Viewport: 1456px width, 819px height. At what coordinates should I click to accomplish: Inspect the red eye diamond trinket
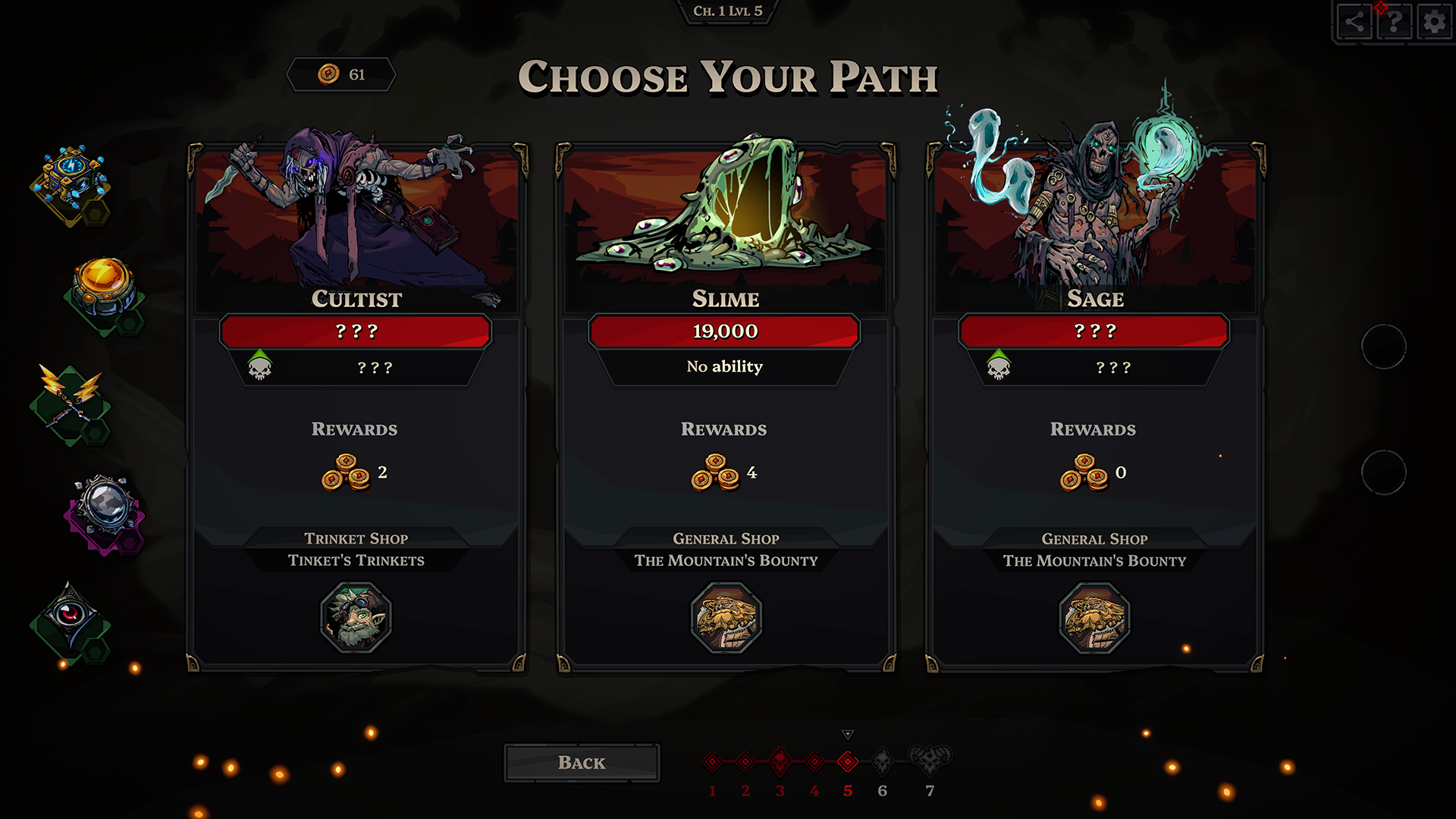click(70, 616)
